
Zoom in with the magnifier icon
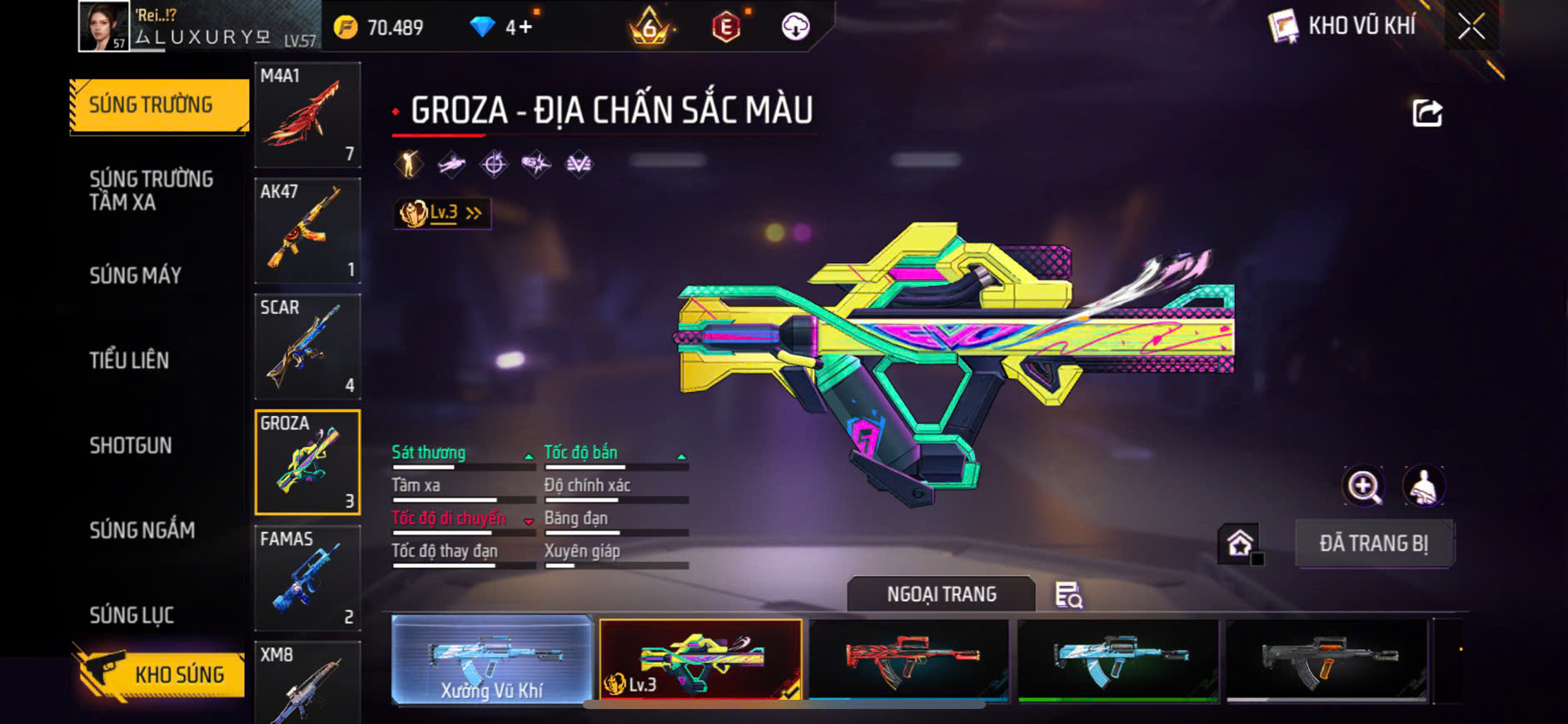(1363, 486)
